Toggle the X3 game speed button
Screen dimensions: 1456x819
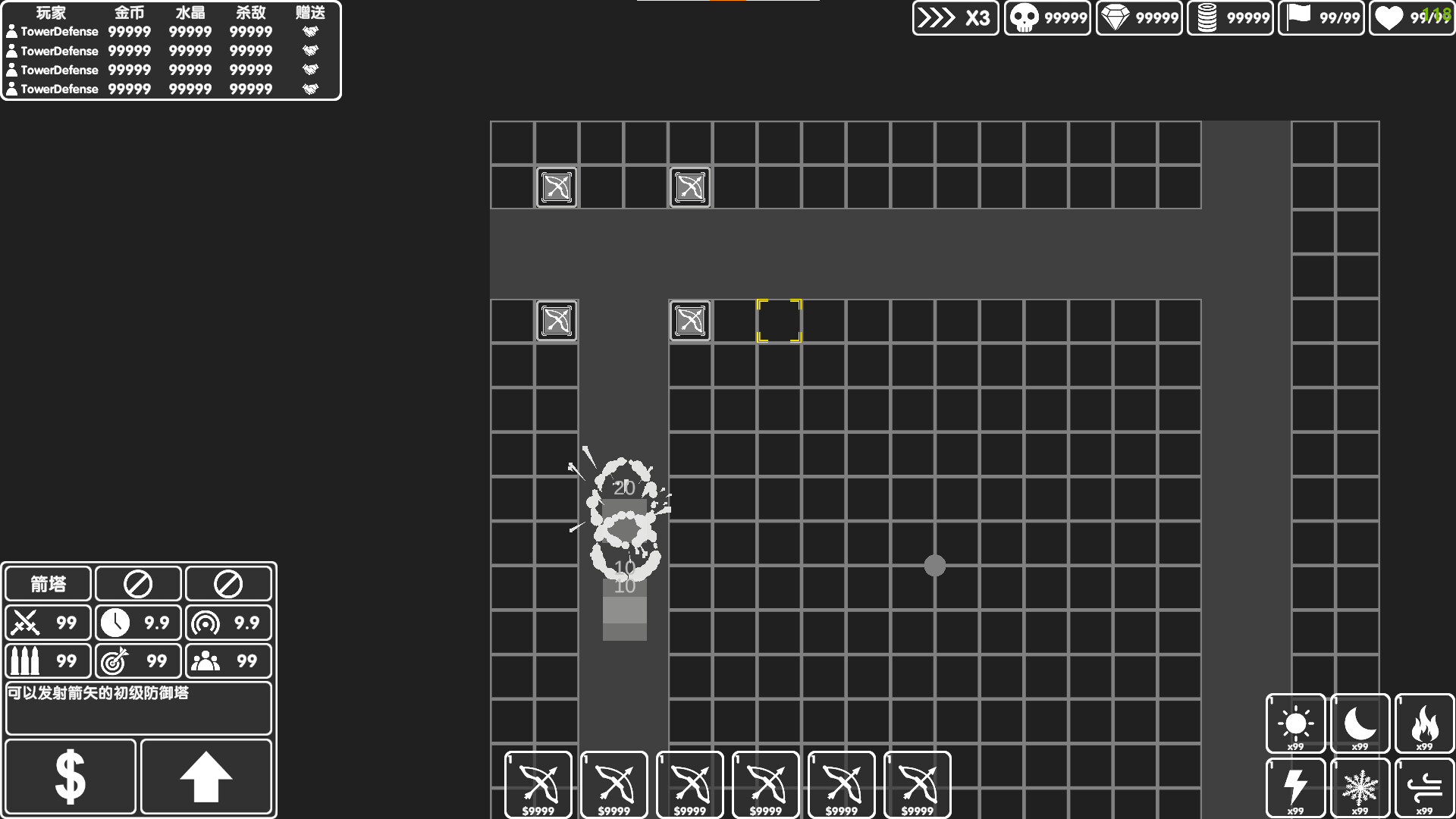(954, 18)
